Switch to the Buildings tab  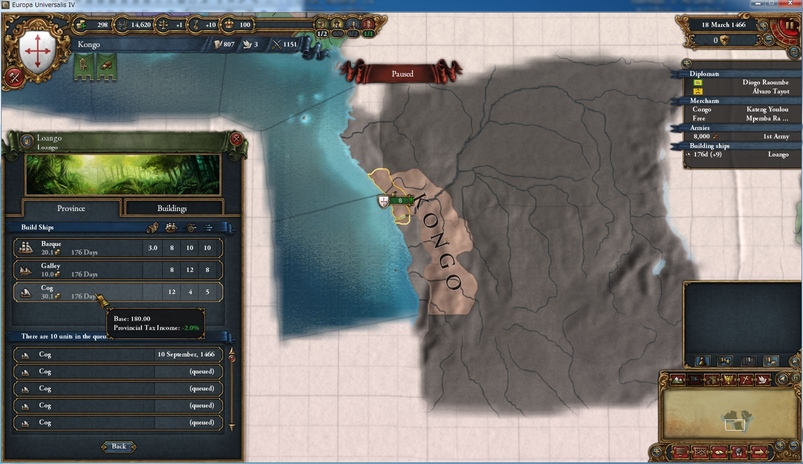coord(172,208)
